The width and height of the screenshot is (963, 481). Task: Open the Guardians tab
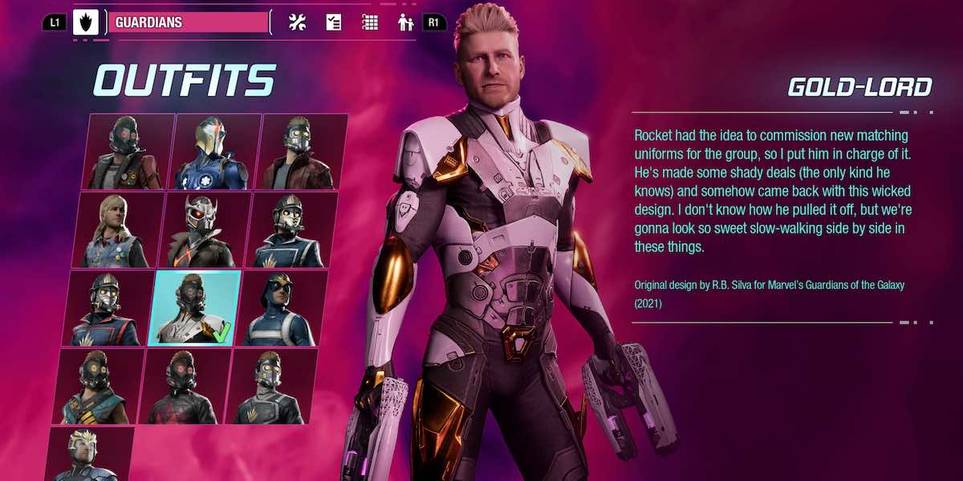(x=188, y=22)
